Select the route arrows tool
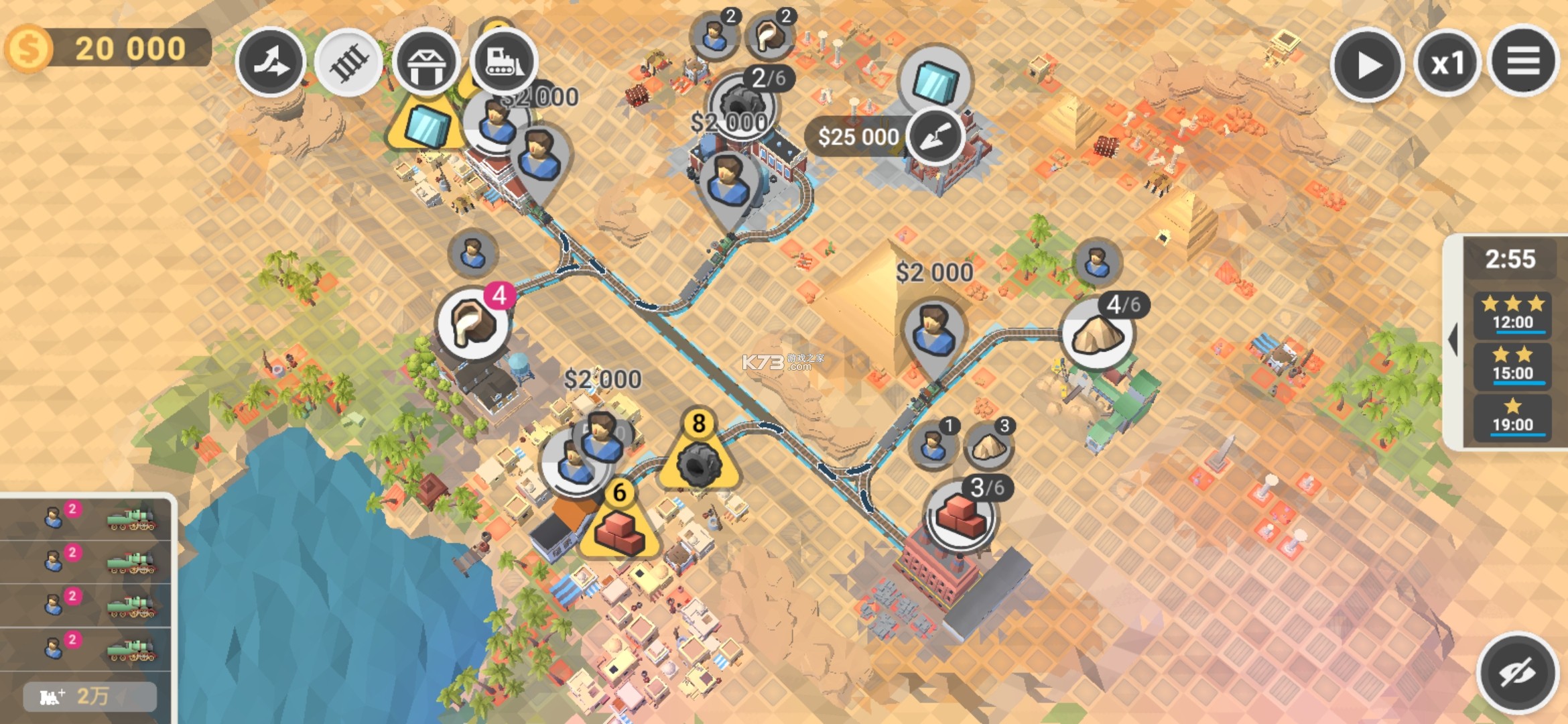1568x724 pixels. tap(271, 62)
